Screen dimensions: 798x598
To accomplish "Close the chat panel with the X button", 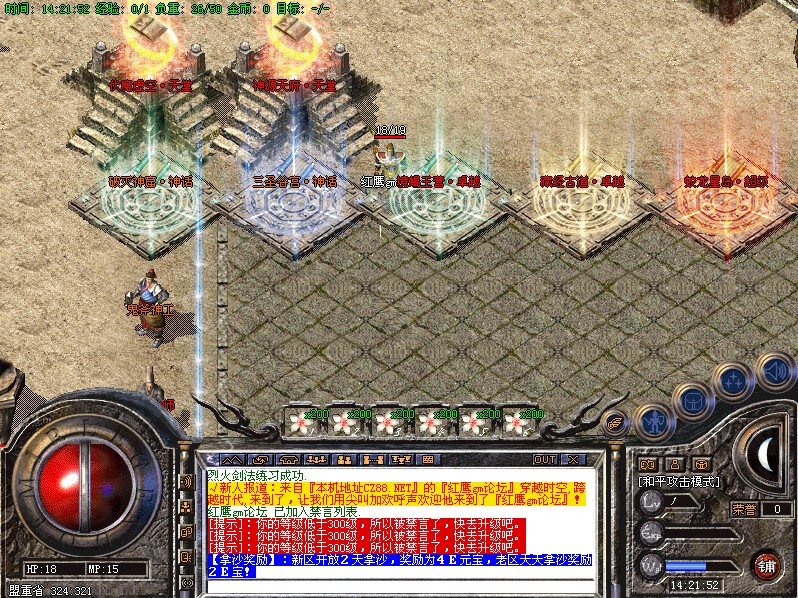I will click(573, 460).
